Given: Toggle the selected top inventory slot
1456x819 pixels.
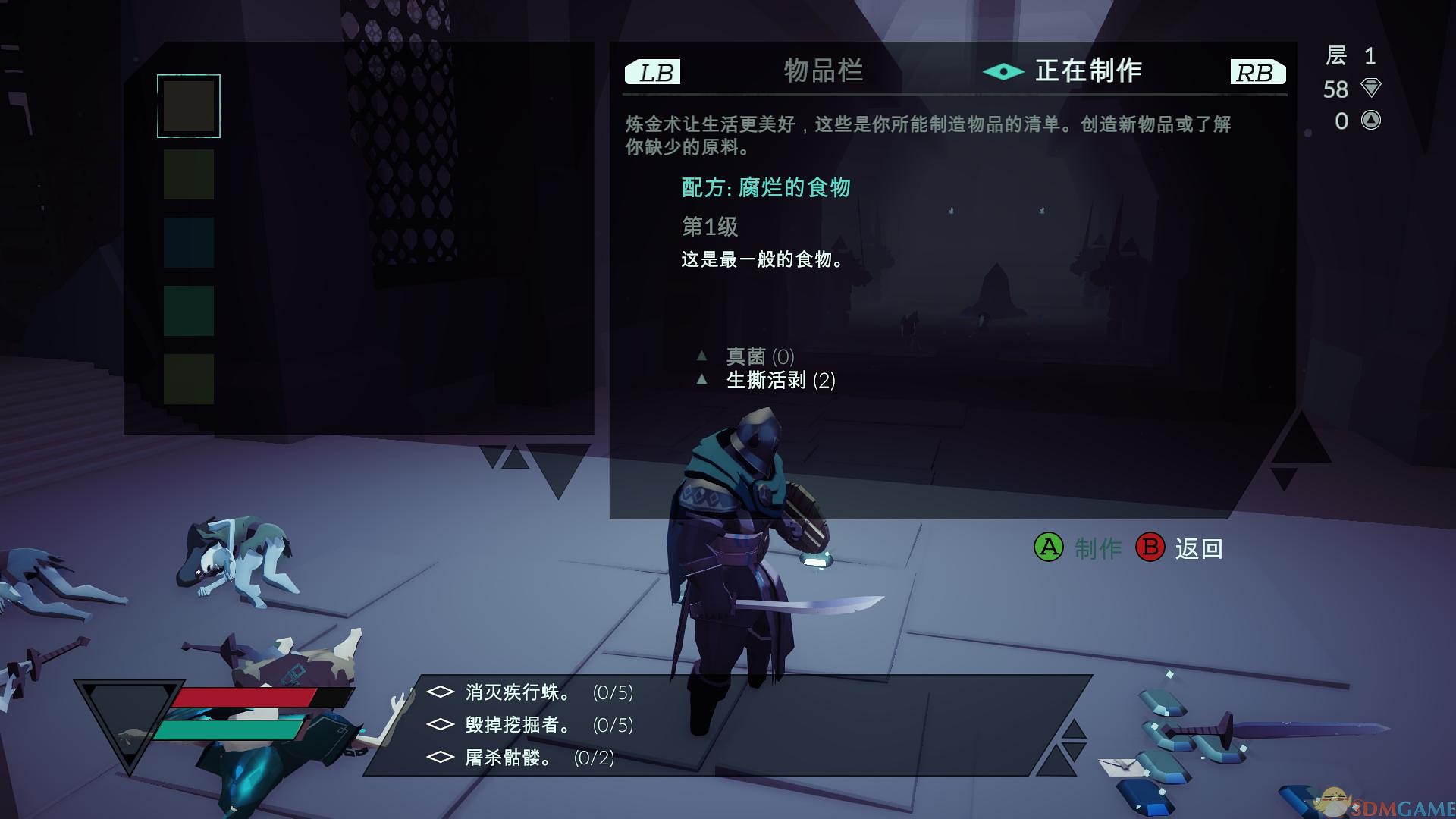Looking at the screenshot, I should click(188, 105).
